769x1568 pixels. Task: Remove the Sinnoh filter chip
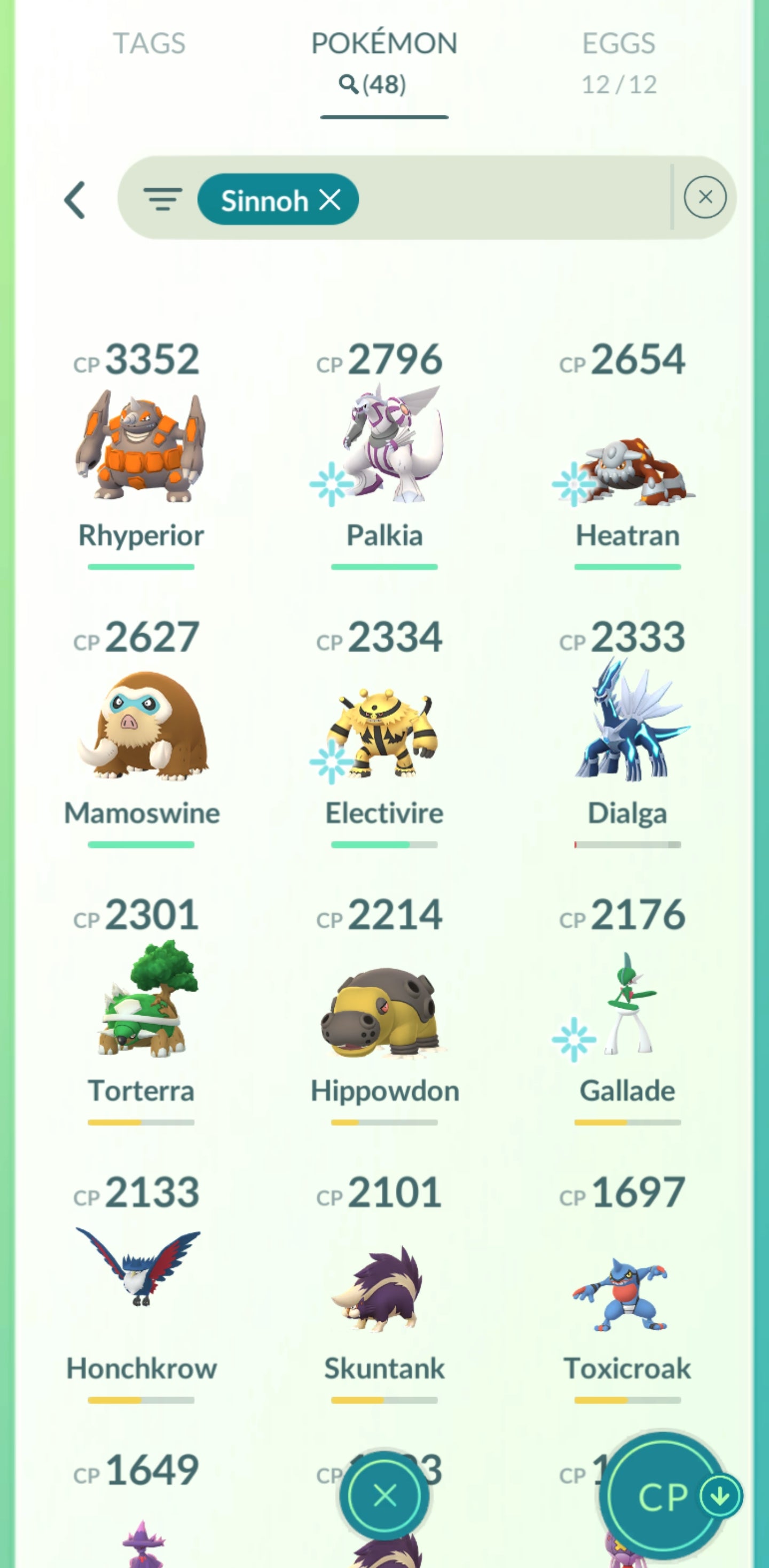(x=331, y=199)
